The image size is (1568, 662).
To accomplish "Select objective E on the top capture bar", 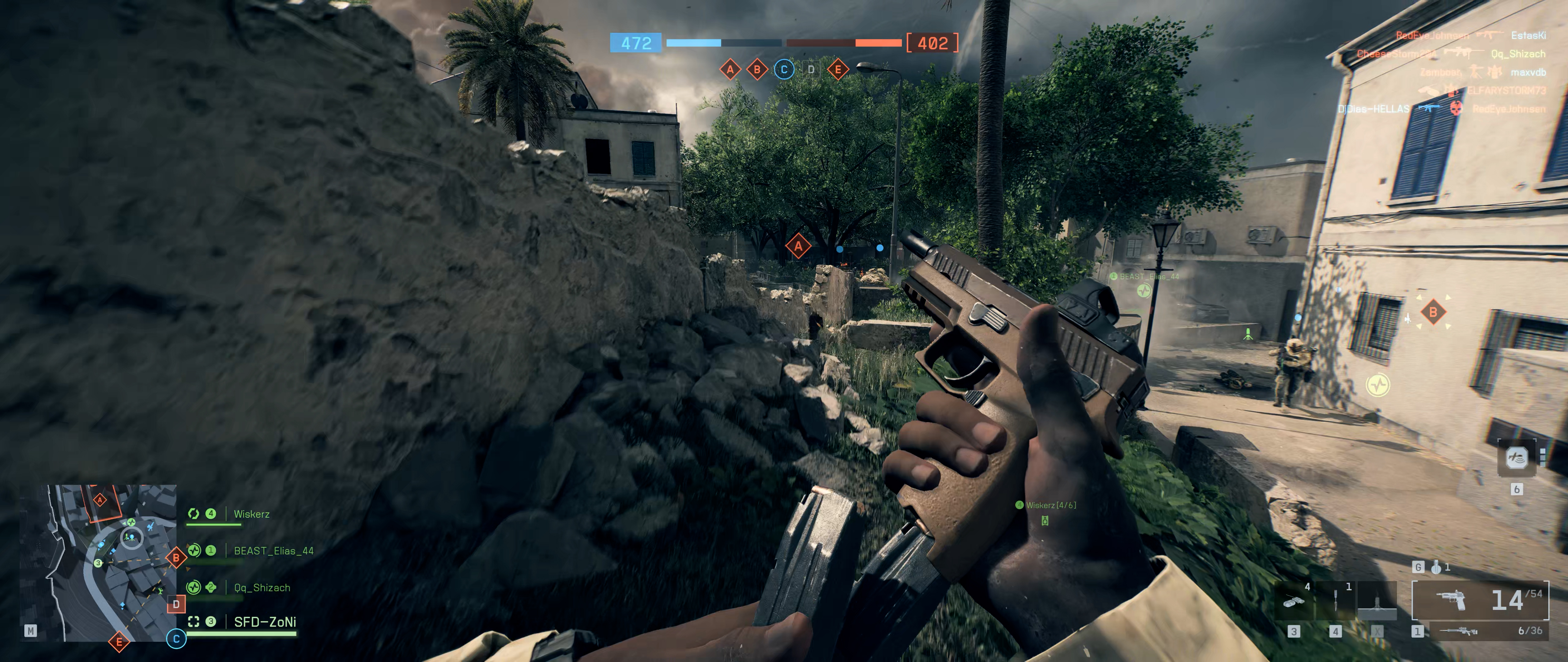I will pos(838,70).
